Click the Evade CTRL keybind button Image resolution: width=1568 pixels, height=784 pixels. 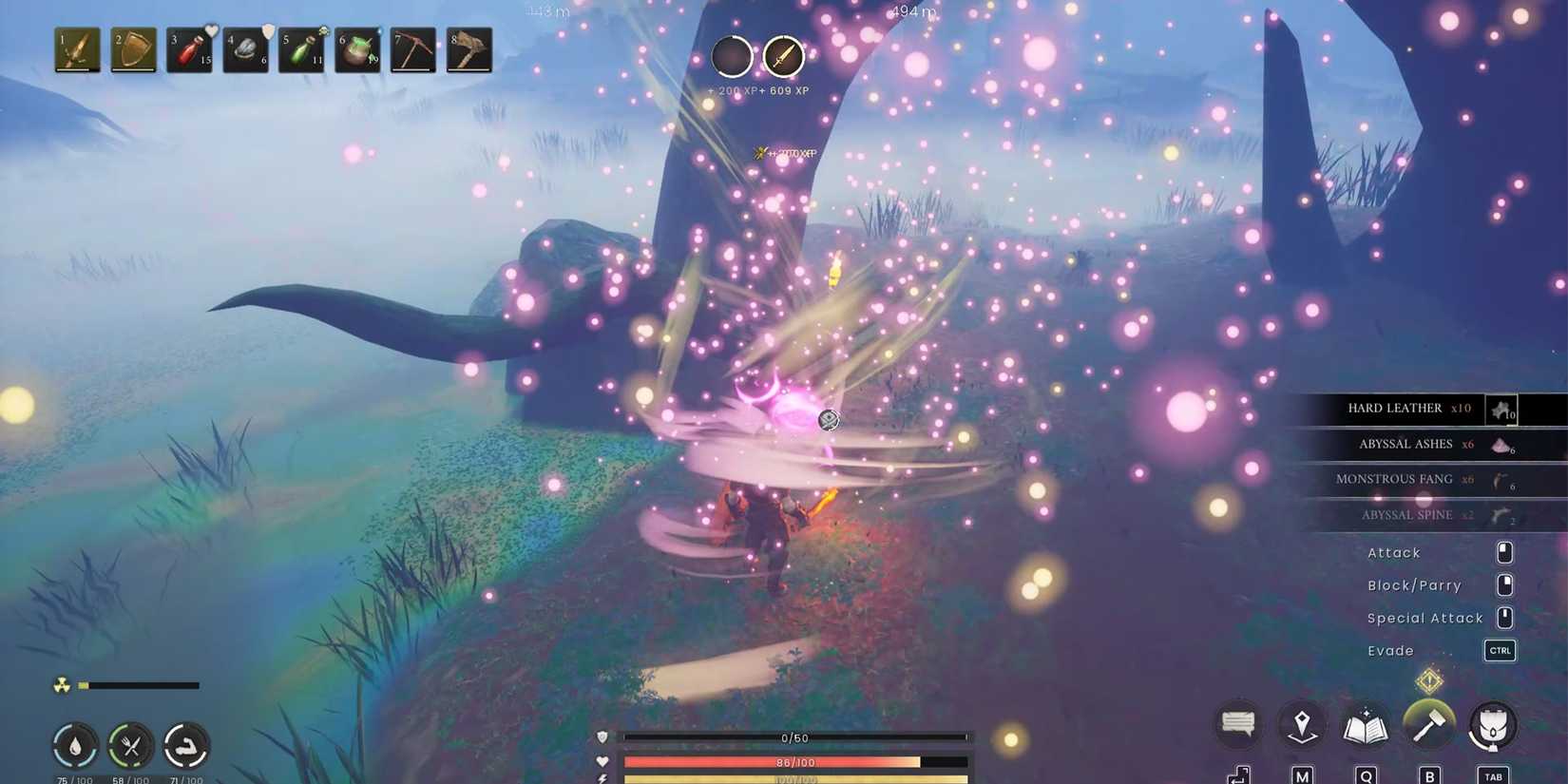pos(1500,650)
